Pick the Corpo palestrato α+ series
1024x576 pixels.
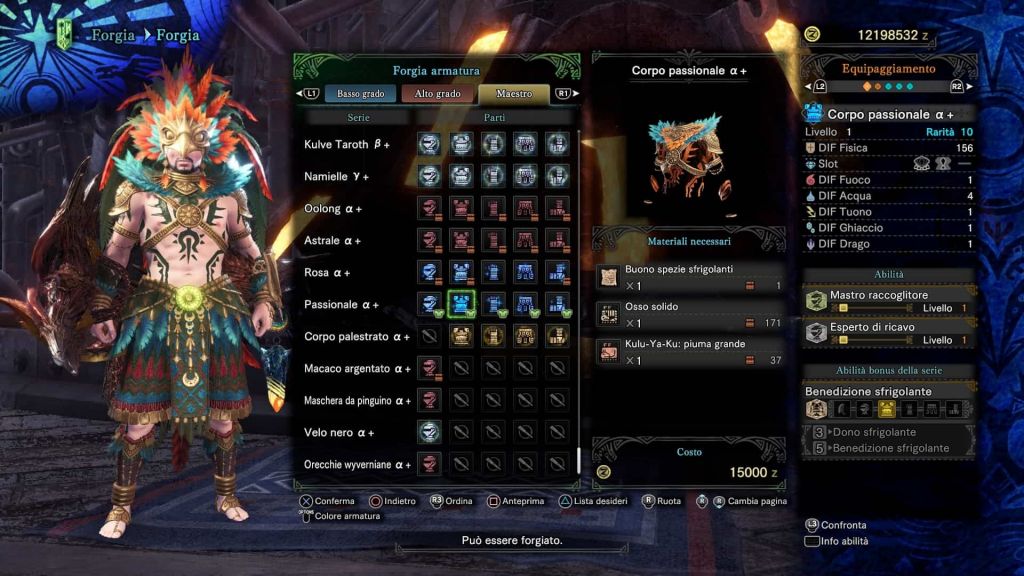[357, 337]
